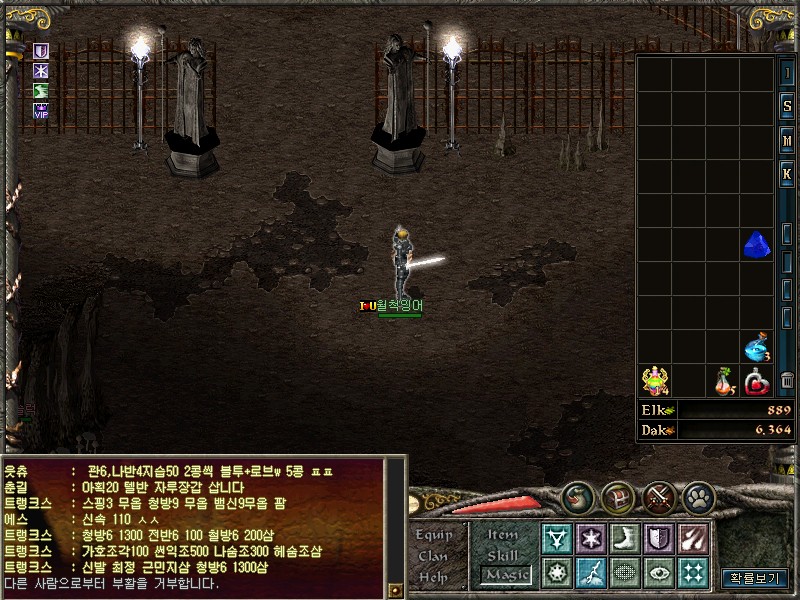
Task: Click the 확률보기 button
Action: (754, 578)
